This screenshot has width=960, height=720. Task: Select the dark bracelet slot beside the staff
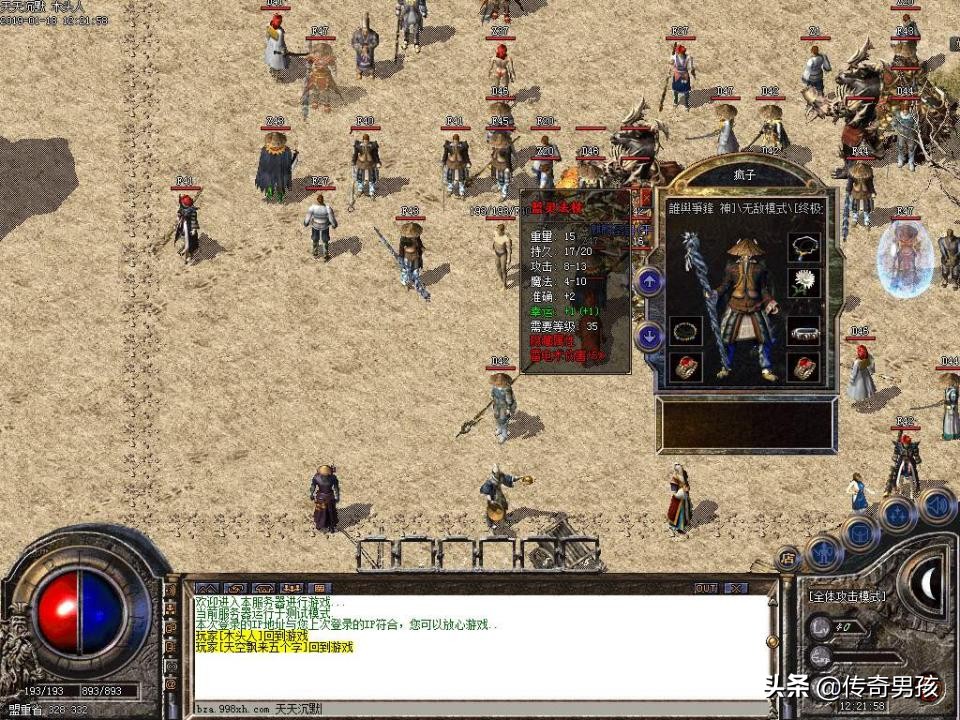pos(685,331)
